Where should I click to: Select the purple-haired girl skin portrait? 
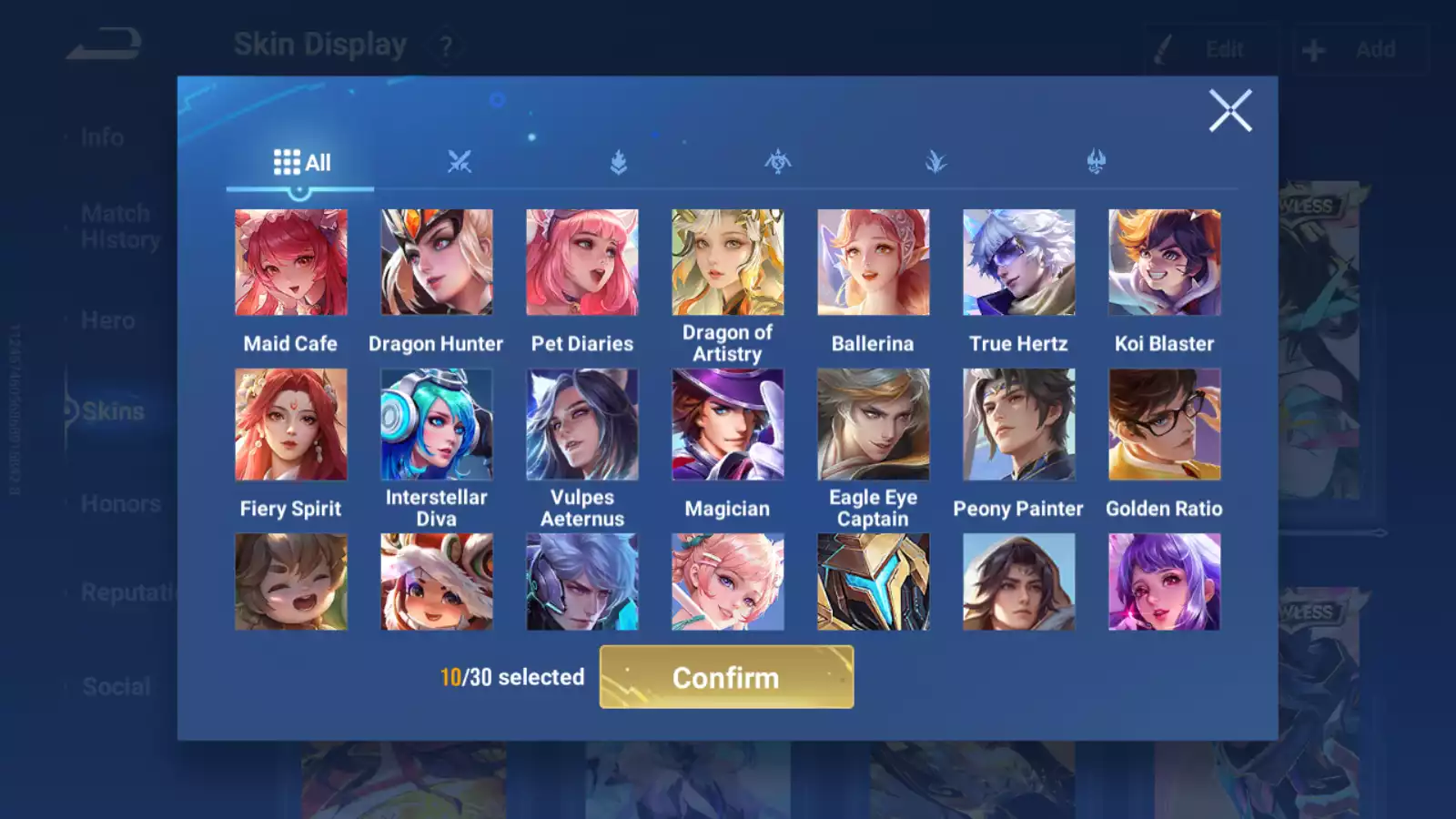[1164, 581]
